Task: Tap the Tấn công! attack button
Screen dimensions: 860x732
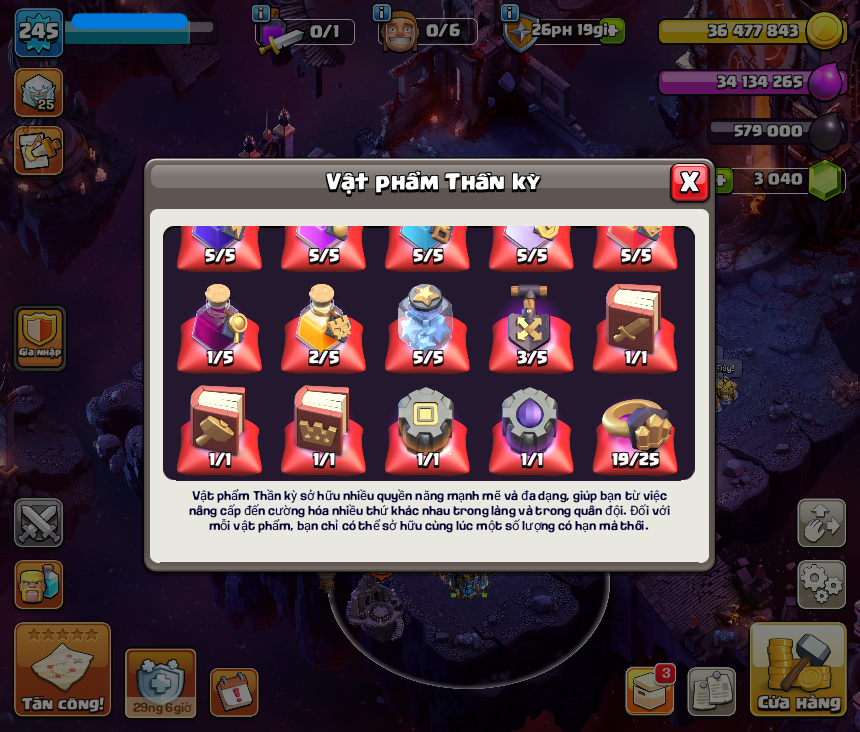Action: click(x=62, y=670)
